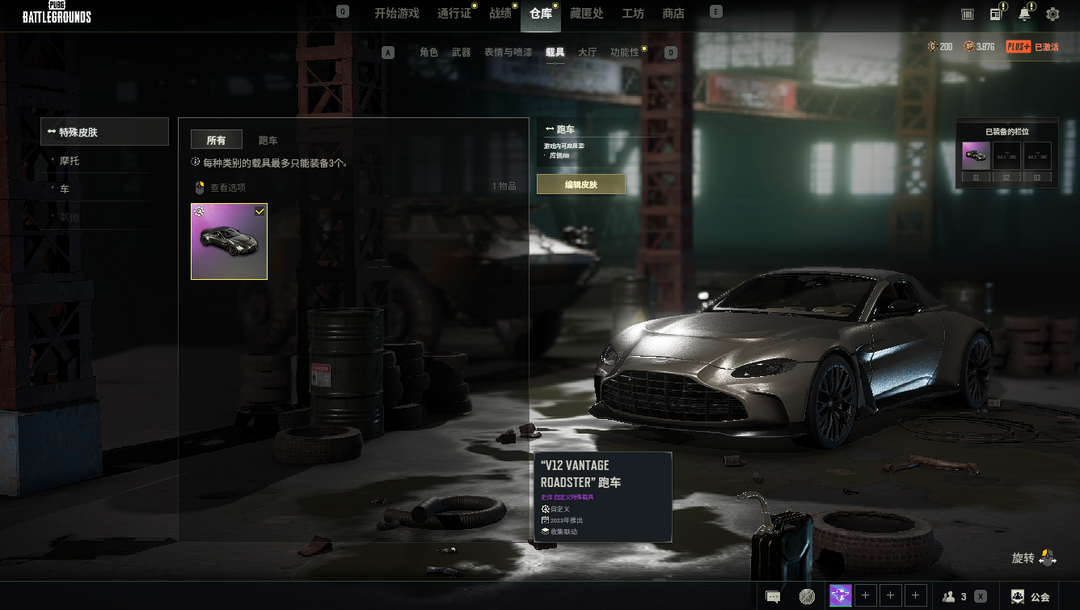
Task: Open the 商店 store
Action: pos(673,14)
